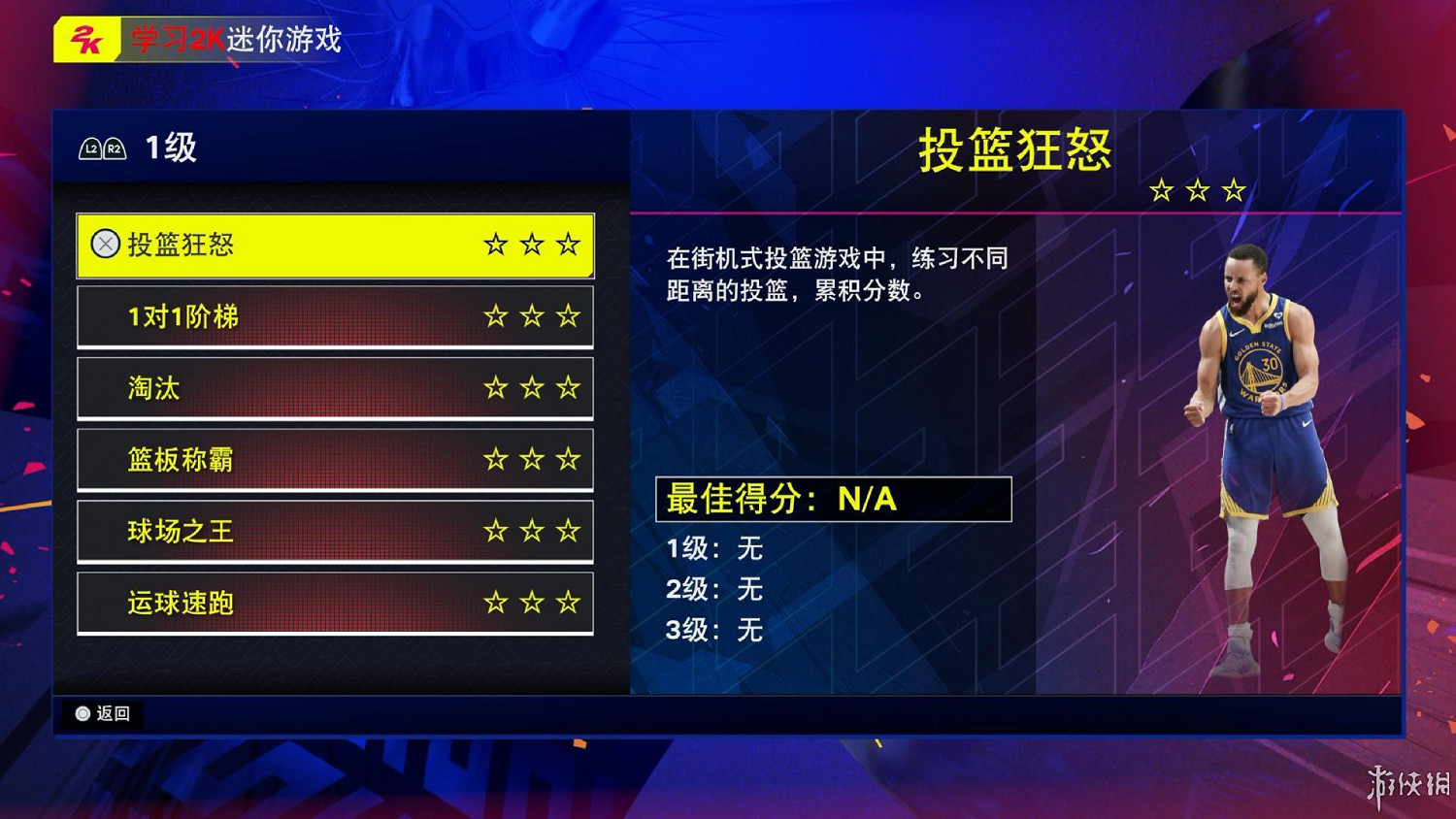Click the 最佳得分 N/A score bar
Image resolution: width=1456 pixels, height=819 pixels.
(x=833, y=500)
